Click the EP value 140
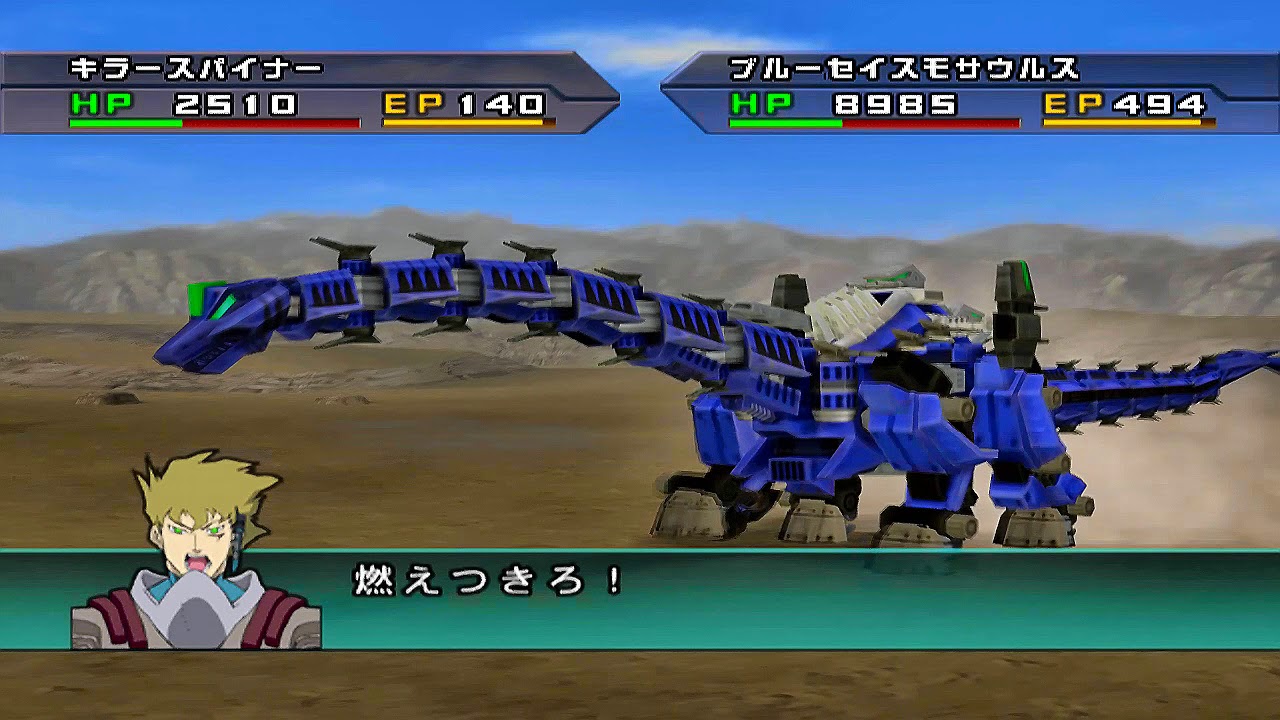The image size is (1280, 720). click(500, 101)
